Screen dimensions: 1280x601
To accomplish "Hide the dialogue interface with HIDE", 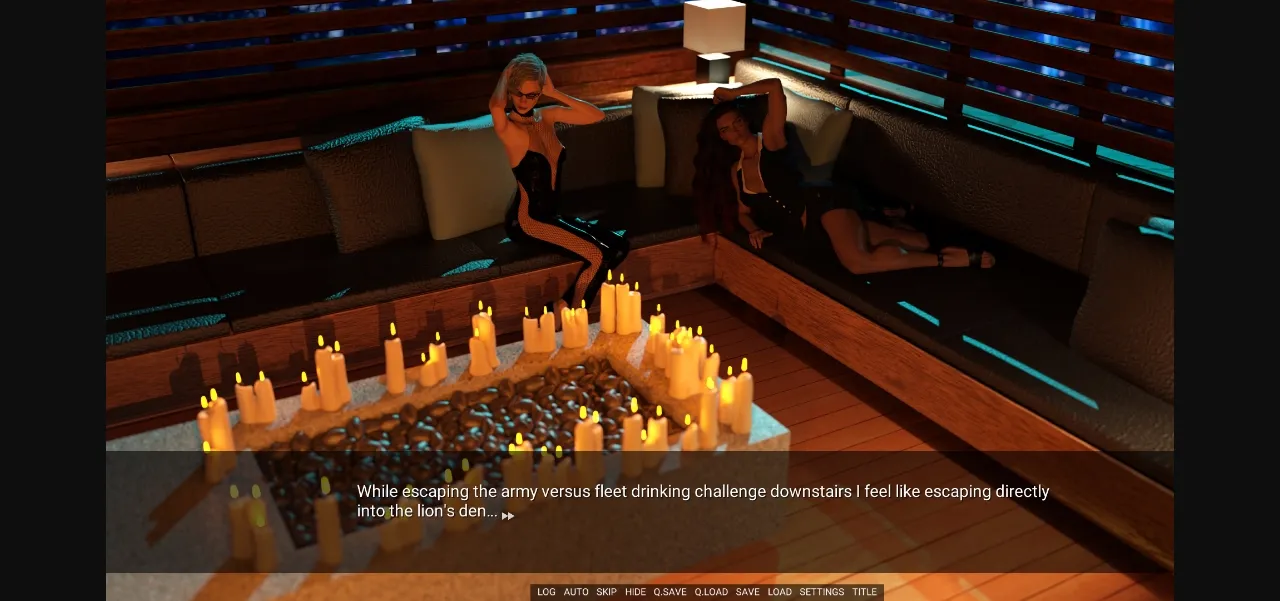I will 635,592.
